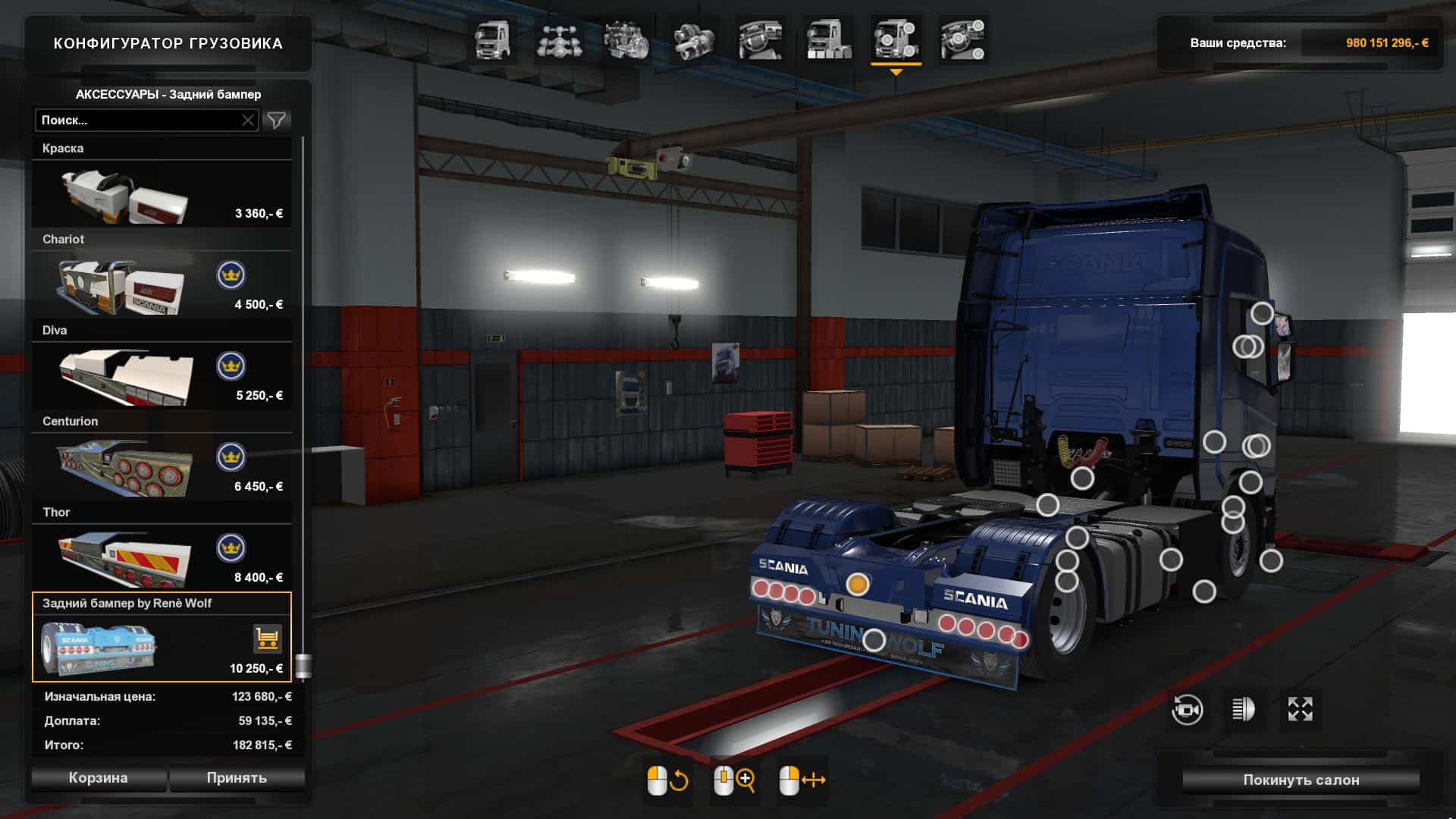The width and height of the screenshot is (1456, 819).
Task: Open the Корзина cart button
Action: 99,778
